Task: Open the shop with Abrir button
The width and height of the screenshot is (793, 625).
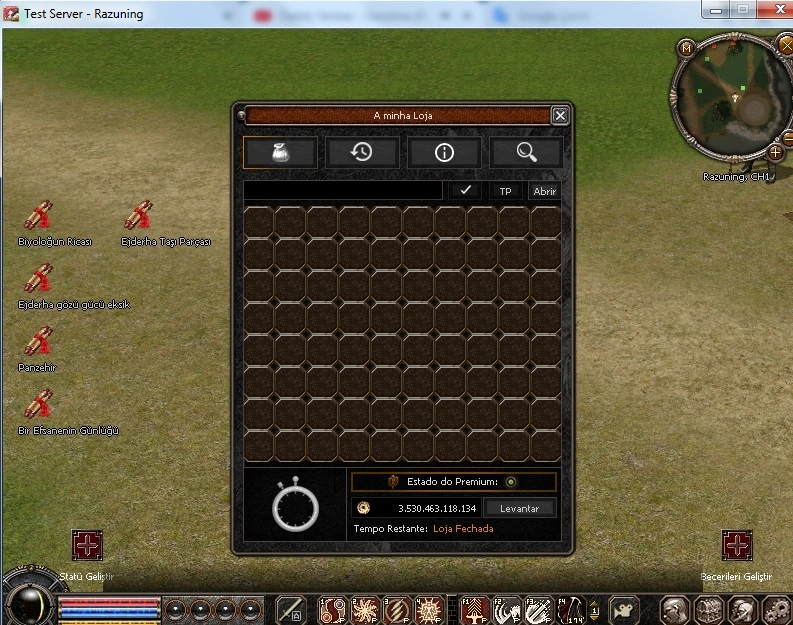Action: 544,191
